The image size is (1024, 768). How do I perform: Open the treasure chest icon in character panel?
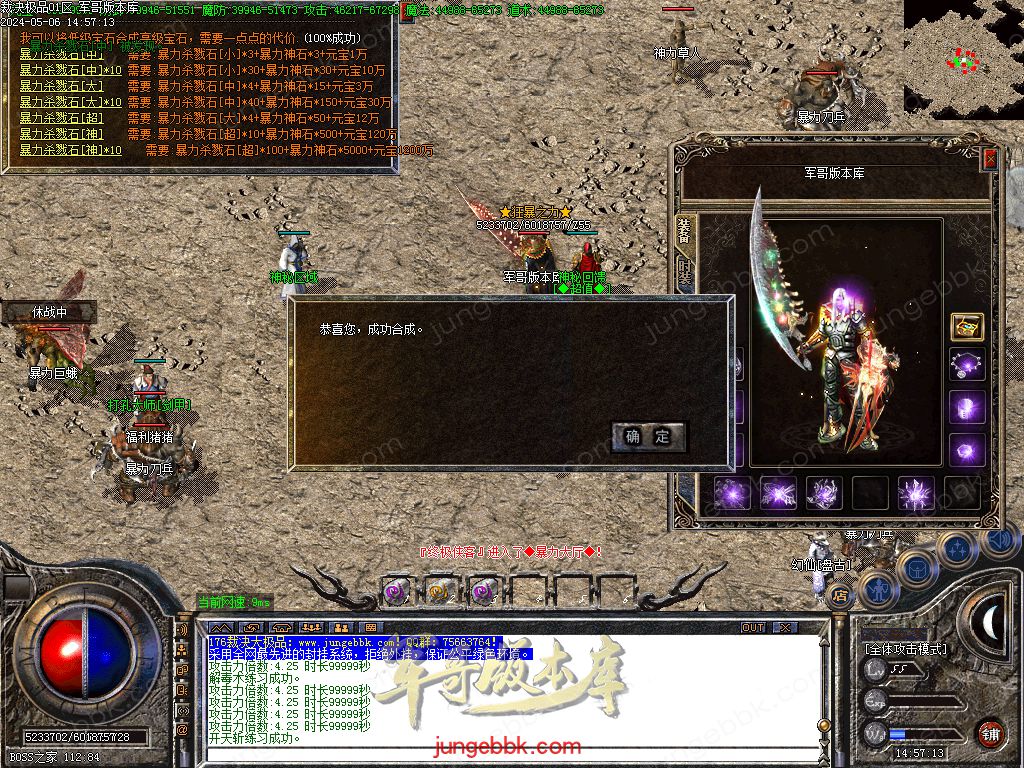click(966, 327)
